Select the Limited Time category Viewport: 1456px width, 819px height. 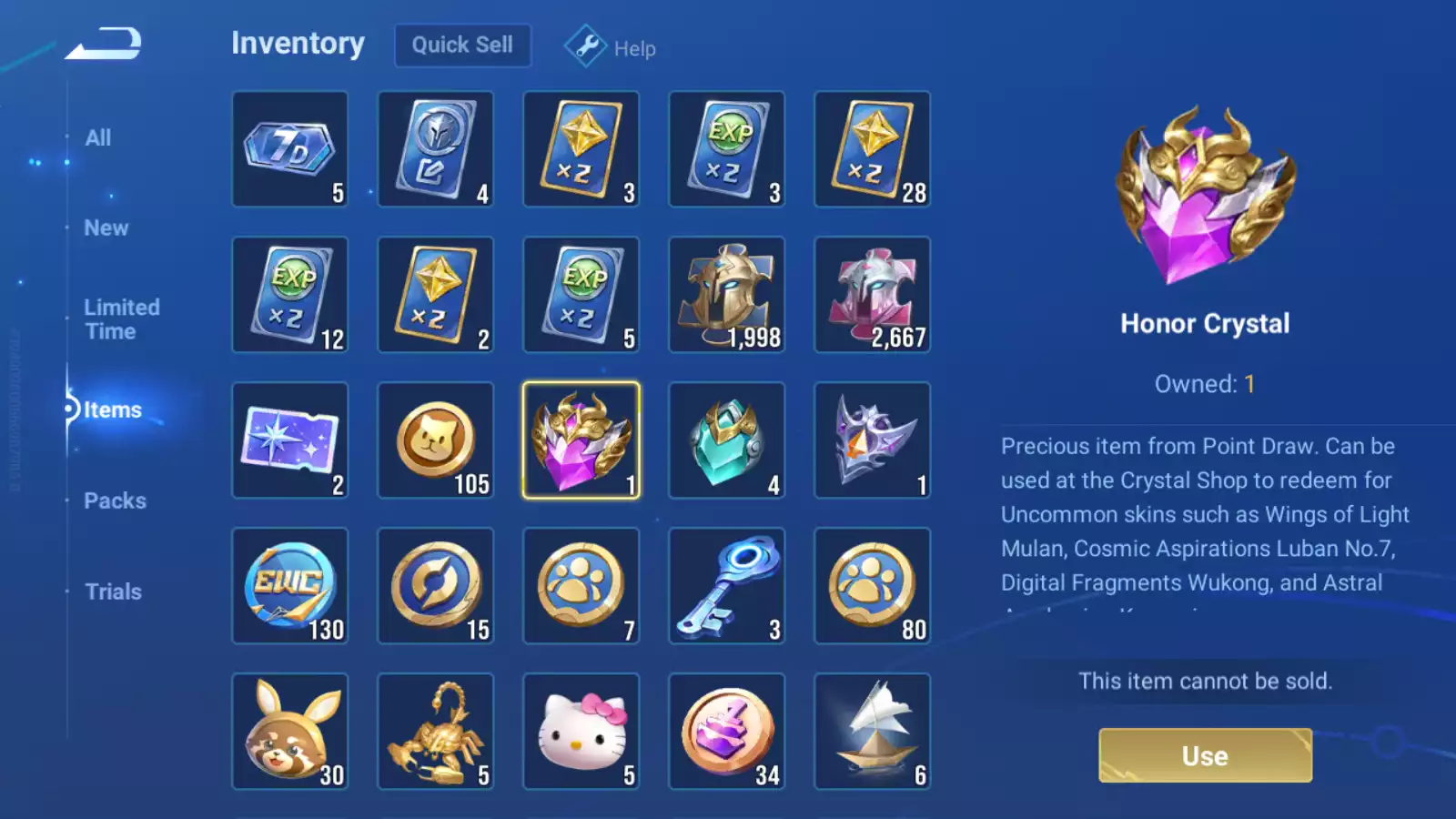(x=121, y=318)
